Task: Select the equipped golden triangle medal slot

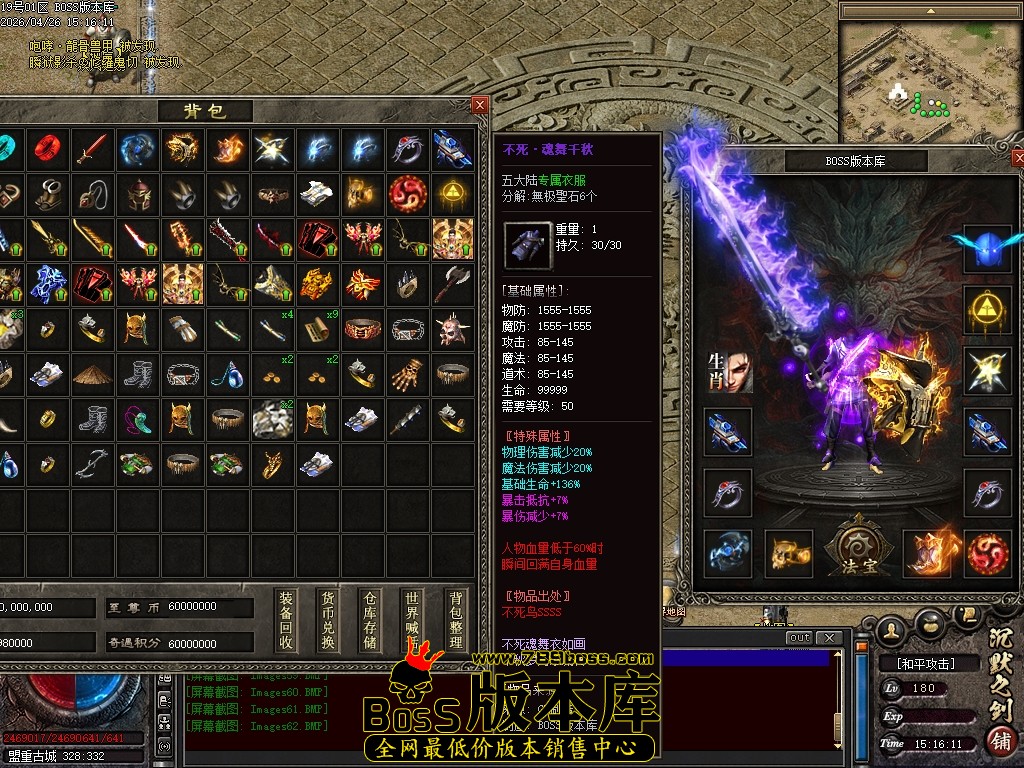Action: tap(988, 310)
